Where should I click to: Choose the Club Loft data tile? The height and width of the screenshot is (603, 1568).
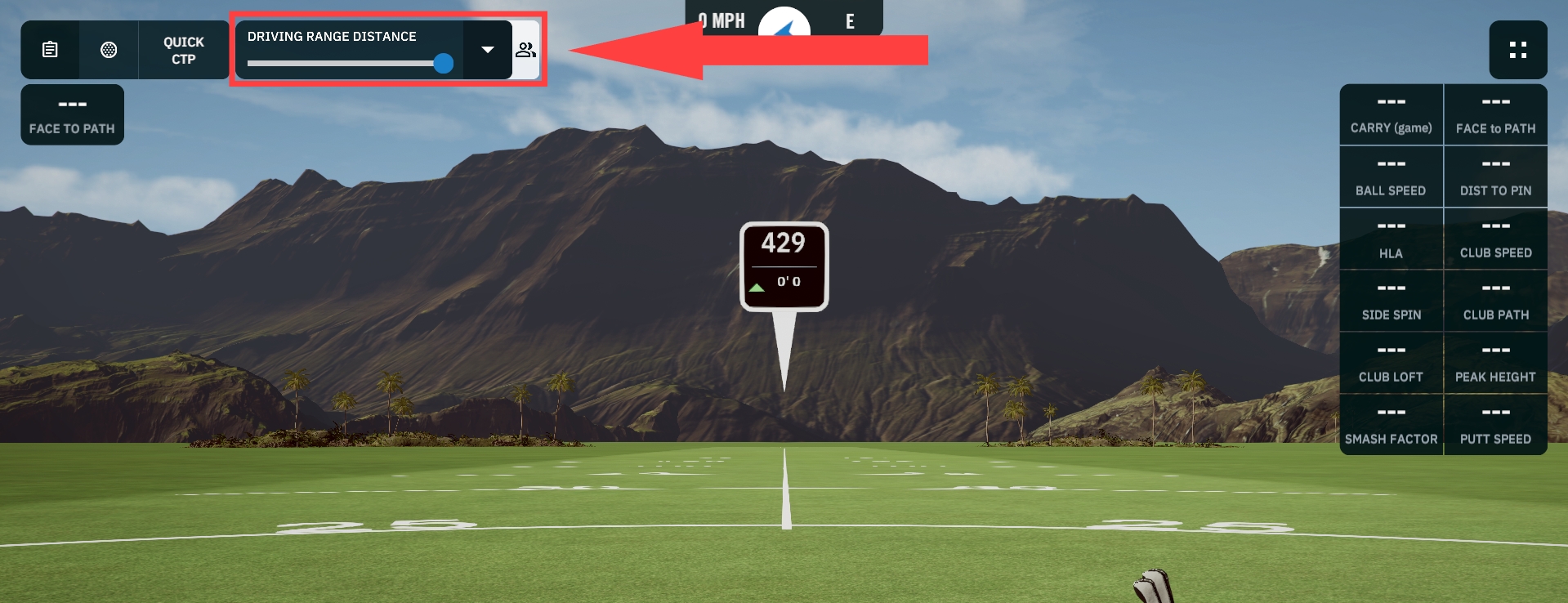[x=1391, y=364]
